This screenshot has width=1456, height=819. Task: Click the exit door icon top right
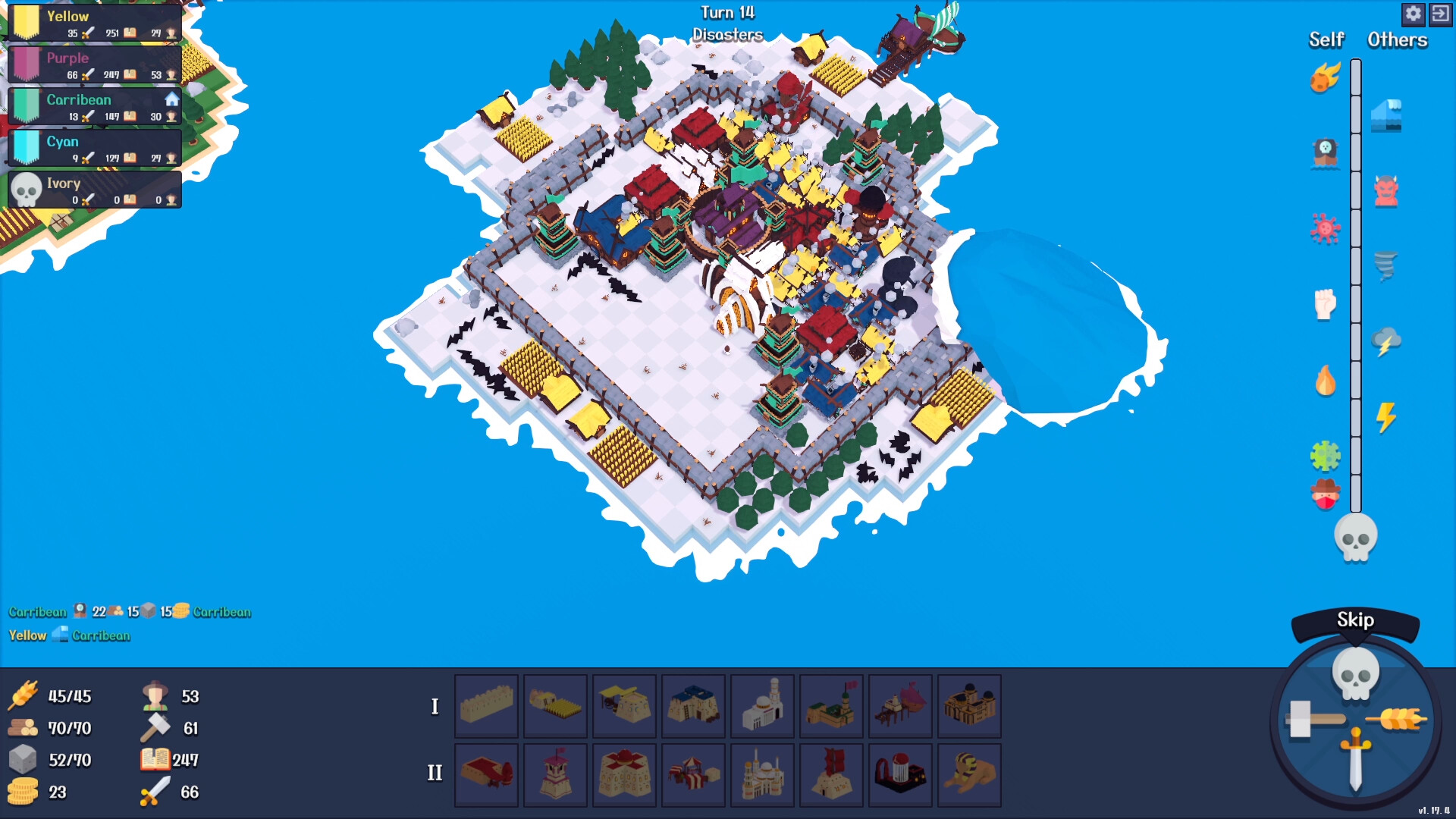[1440, 14]
